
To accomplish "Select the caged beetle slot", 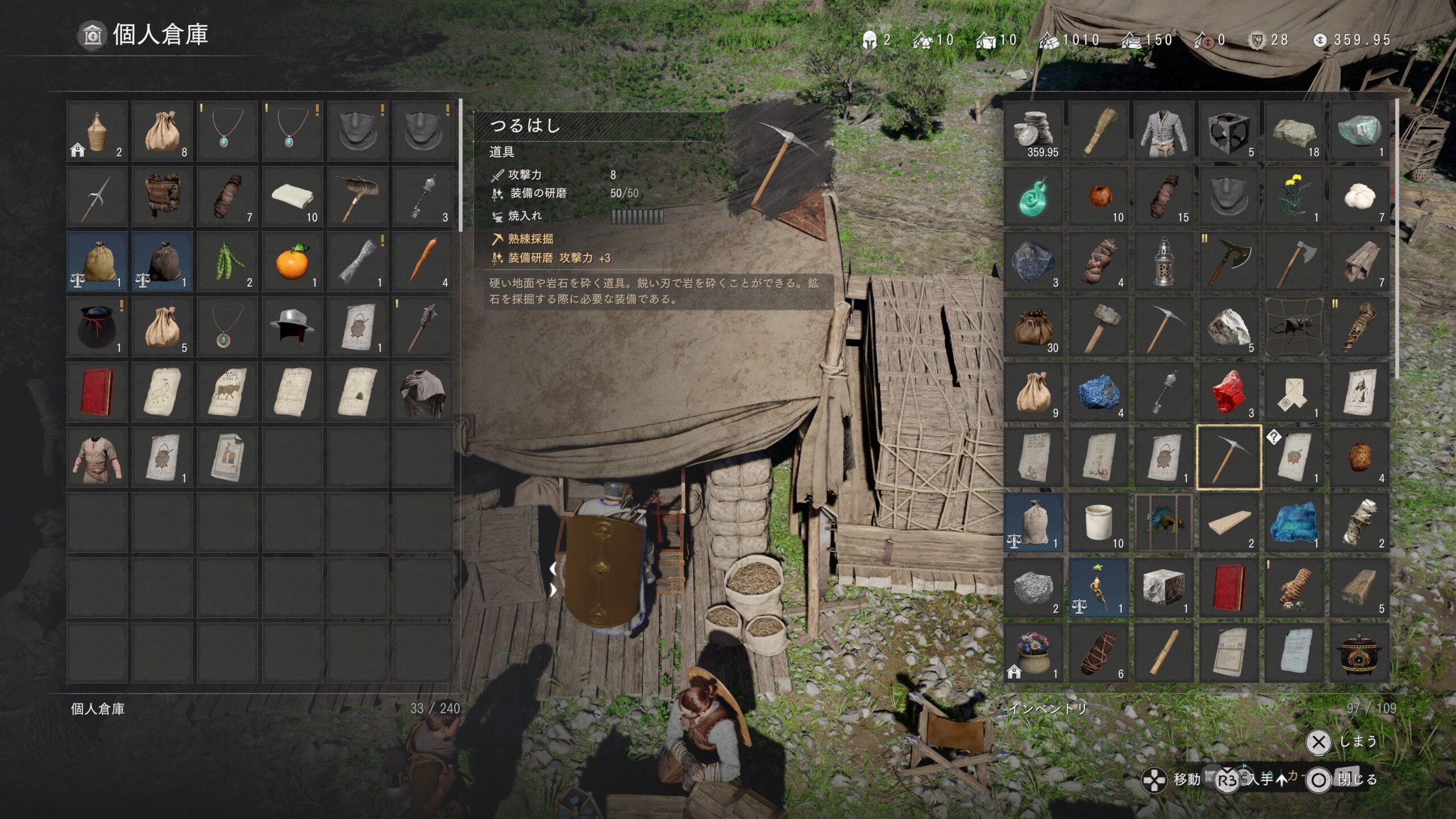I will [x=1294, y=327].
